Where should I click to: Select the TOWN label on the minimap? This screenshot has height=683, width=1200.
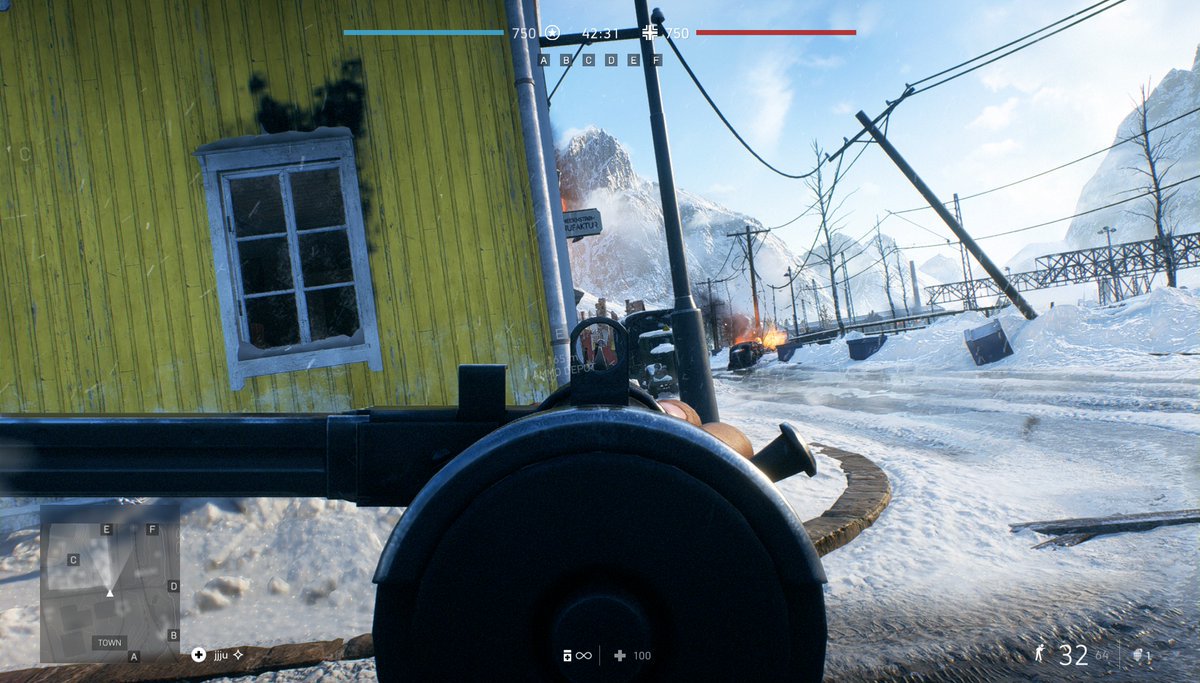[x=109, y=643]
